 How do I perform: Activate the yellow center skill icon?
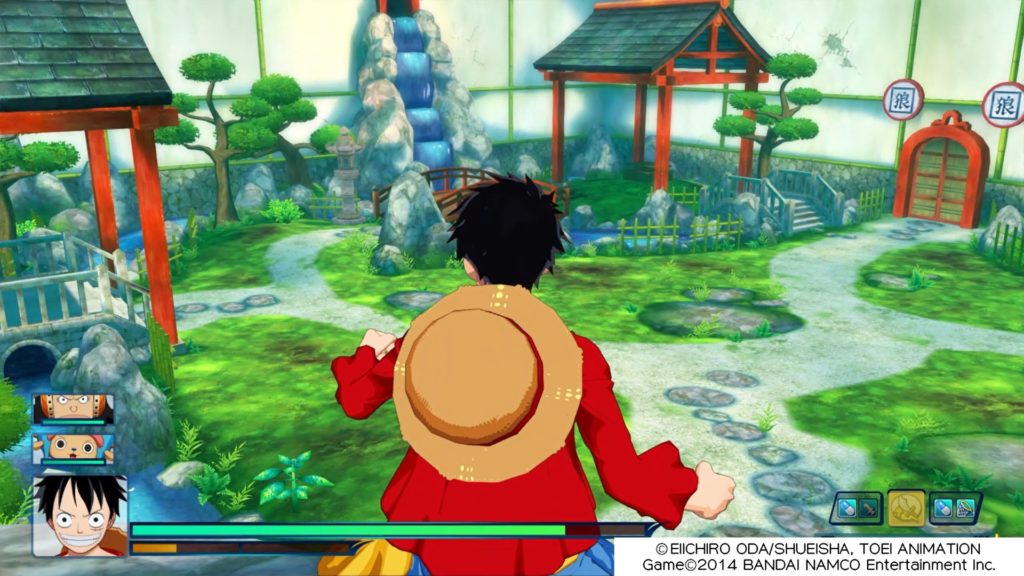click(x=906, y=508)
